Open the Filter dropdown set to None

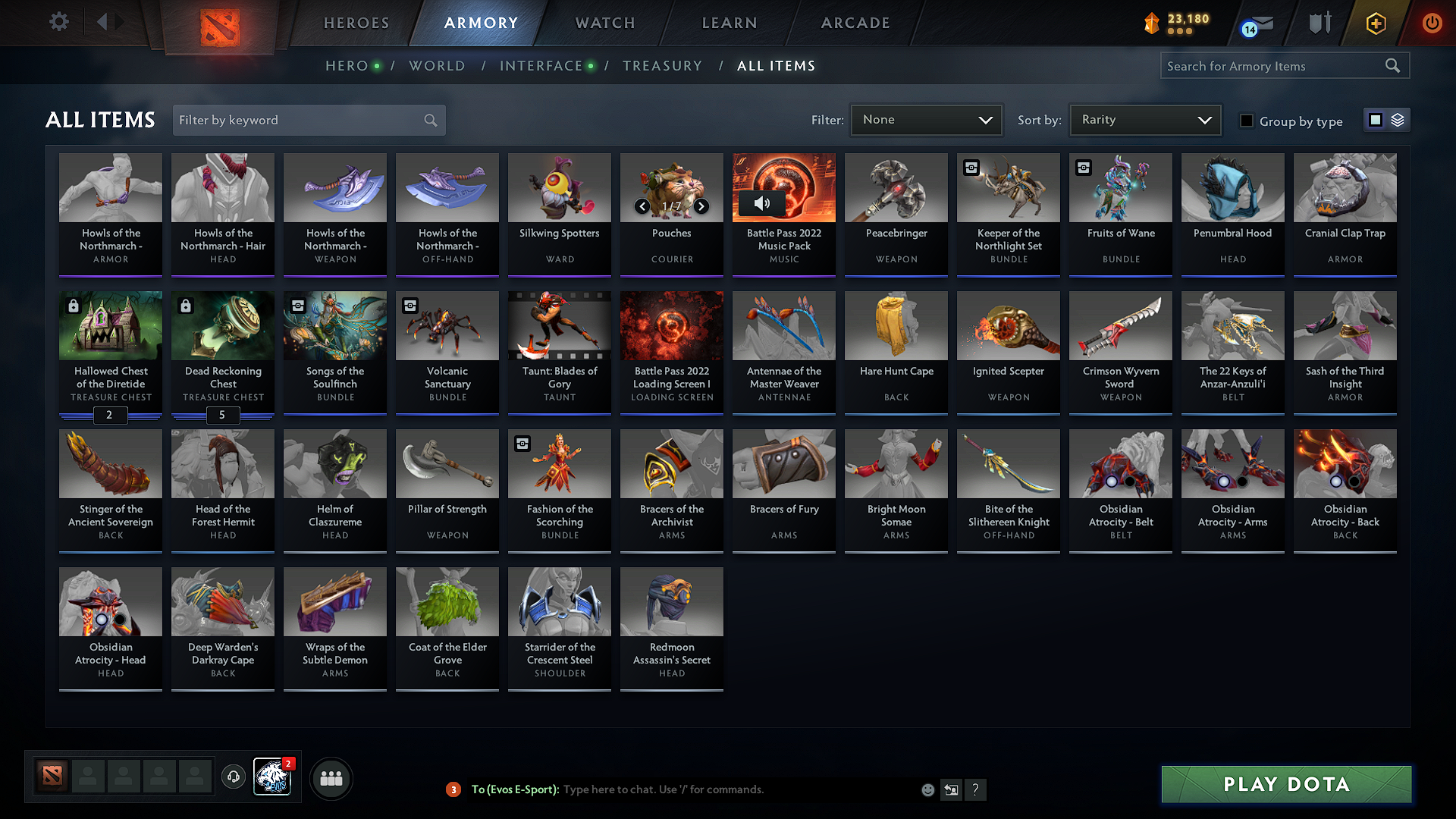click(926, 119)
